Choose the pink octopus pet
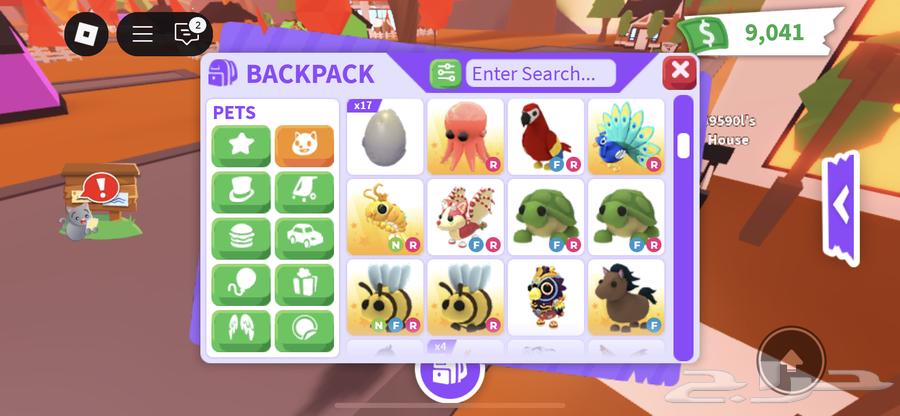 click(465, 137)
